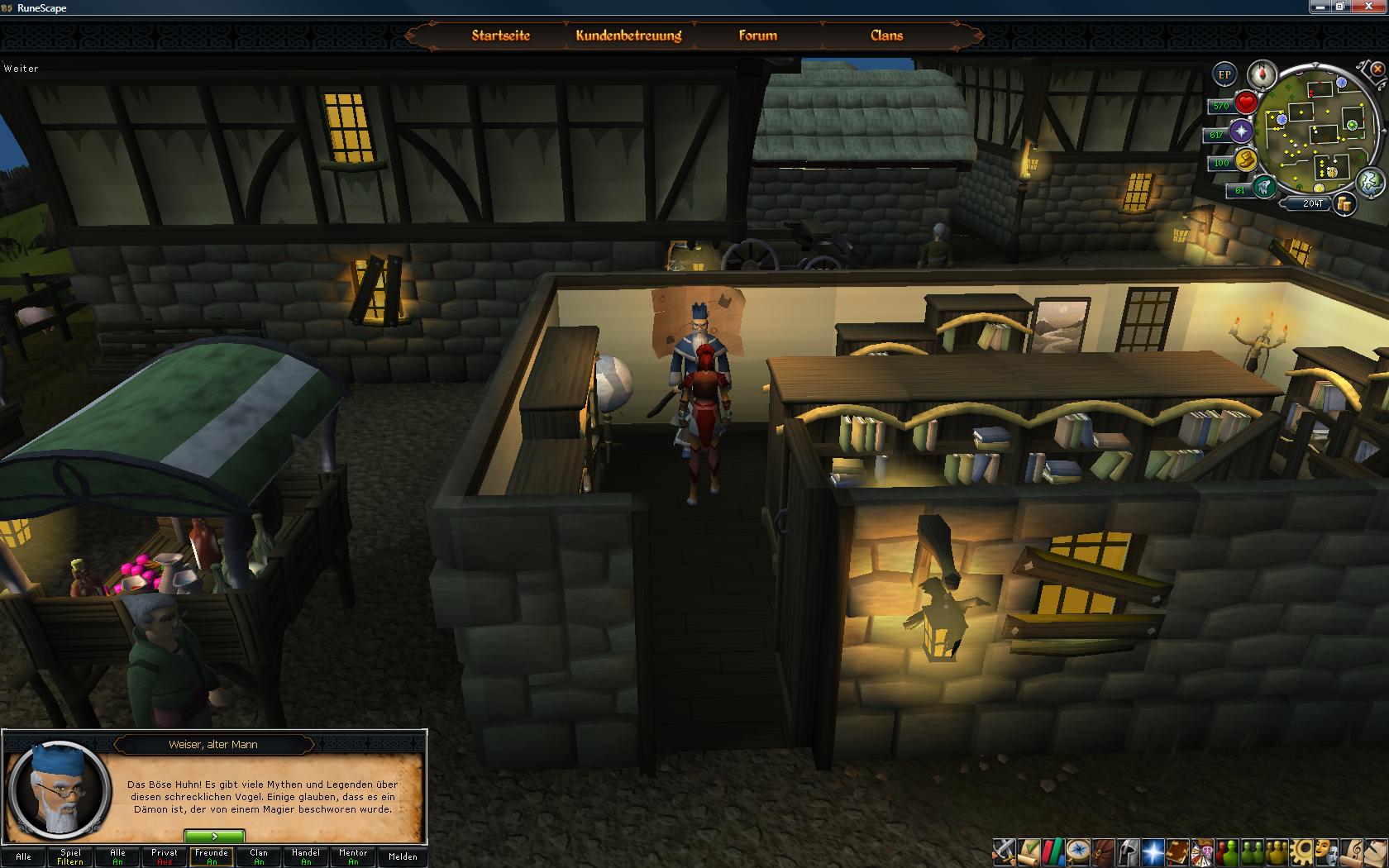Click the compass beside the minimap
The image size is (1389, 868).
[1262, 74]
